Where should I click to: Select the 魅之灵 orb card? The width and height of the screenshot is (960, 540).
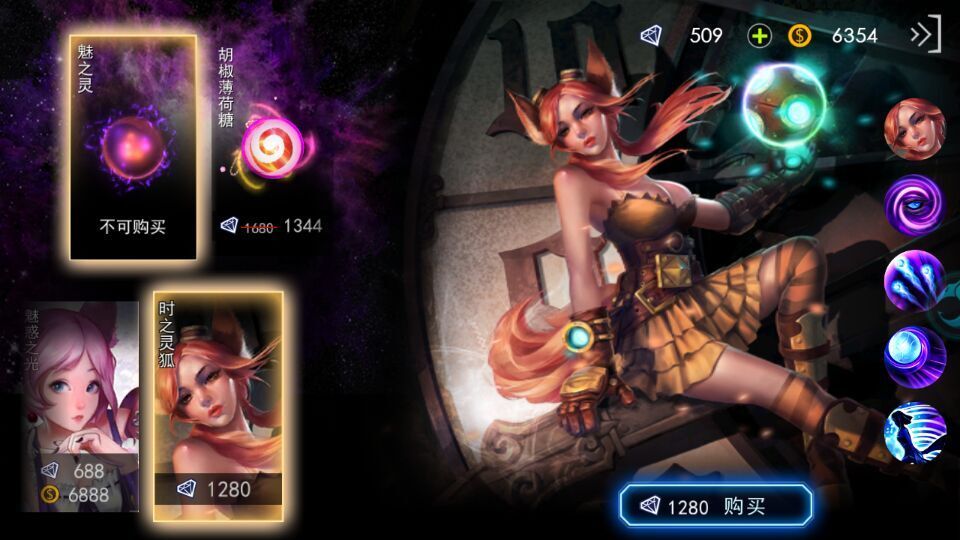pyautogui.click(x=133, y=148)
